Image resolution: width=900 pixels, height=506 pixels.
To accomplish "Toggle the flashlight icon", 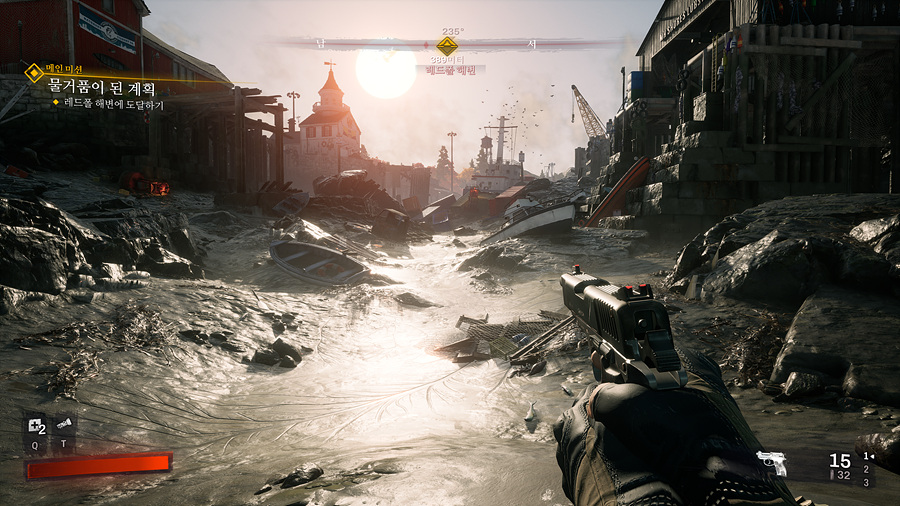I will point(63,425).
